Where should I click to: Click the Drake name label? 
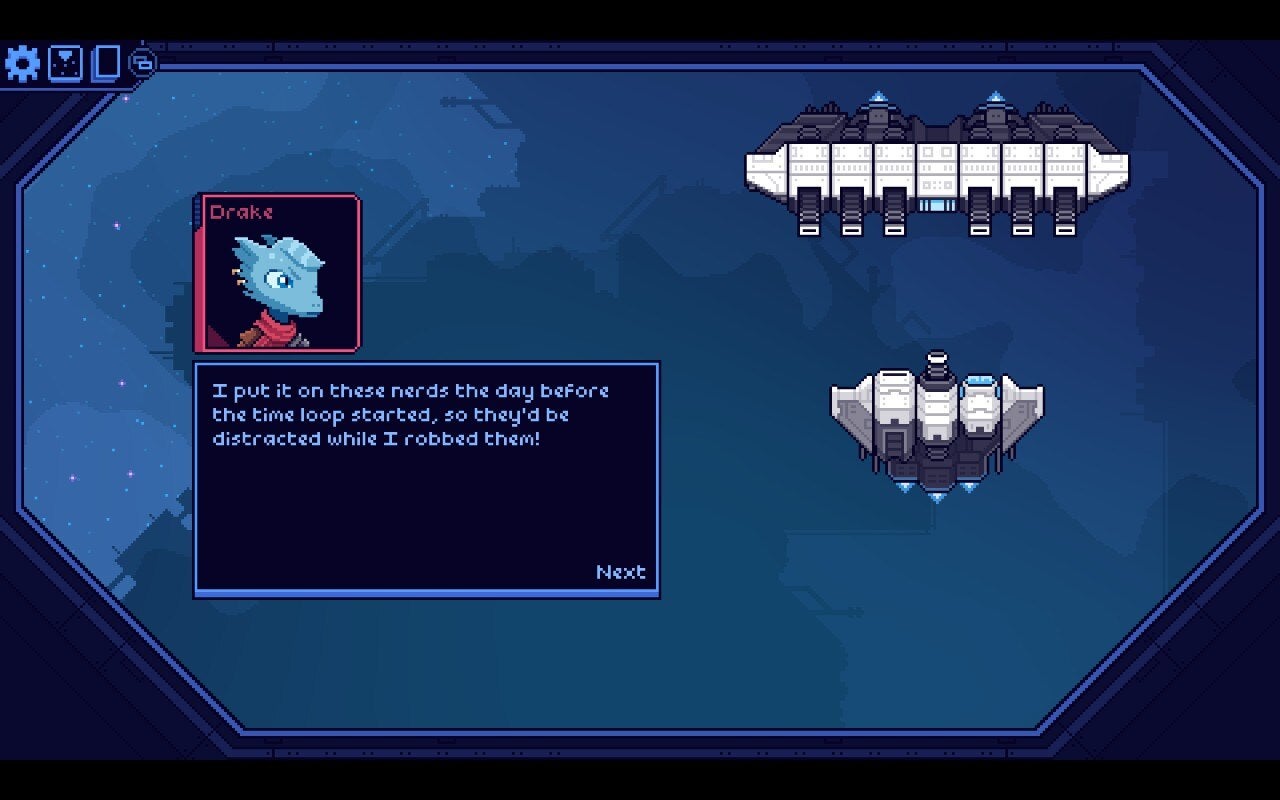[x=240, y=212]
